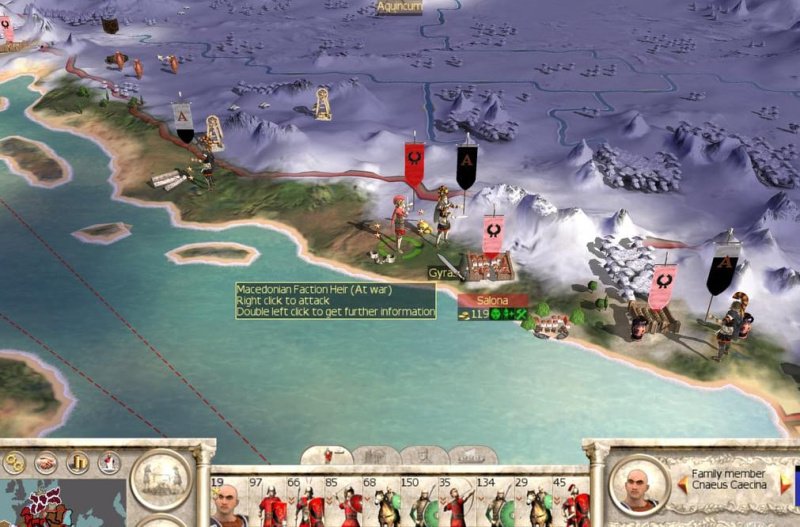Open the diplomacy handshake overview
Viewport: 800px width, 527px height.
pos(46,463)
